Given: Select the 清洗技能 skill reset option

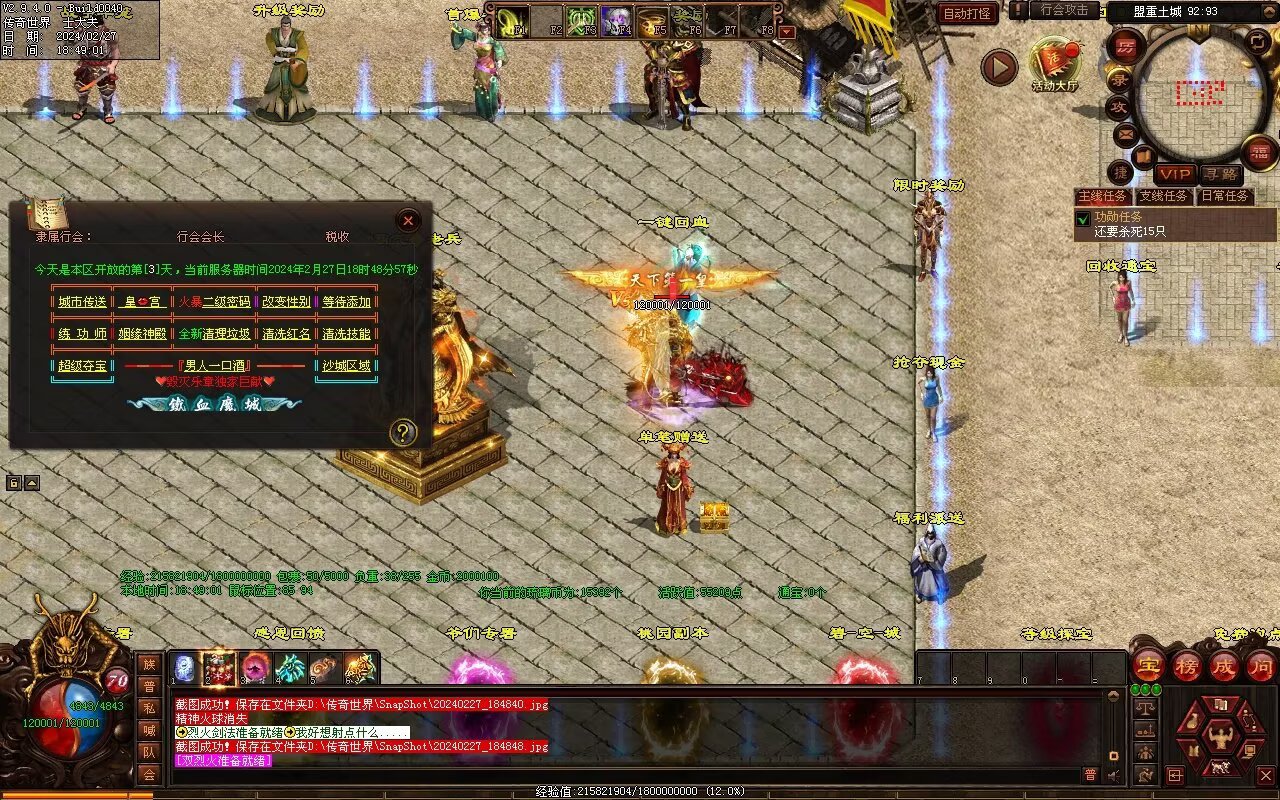Looking at the screenshot, I should click(x=346, y=334).
